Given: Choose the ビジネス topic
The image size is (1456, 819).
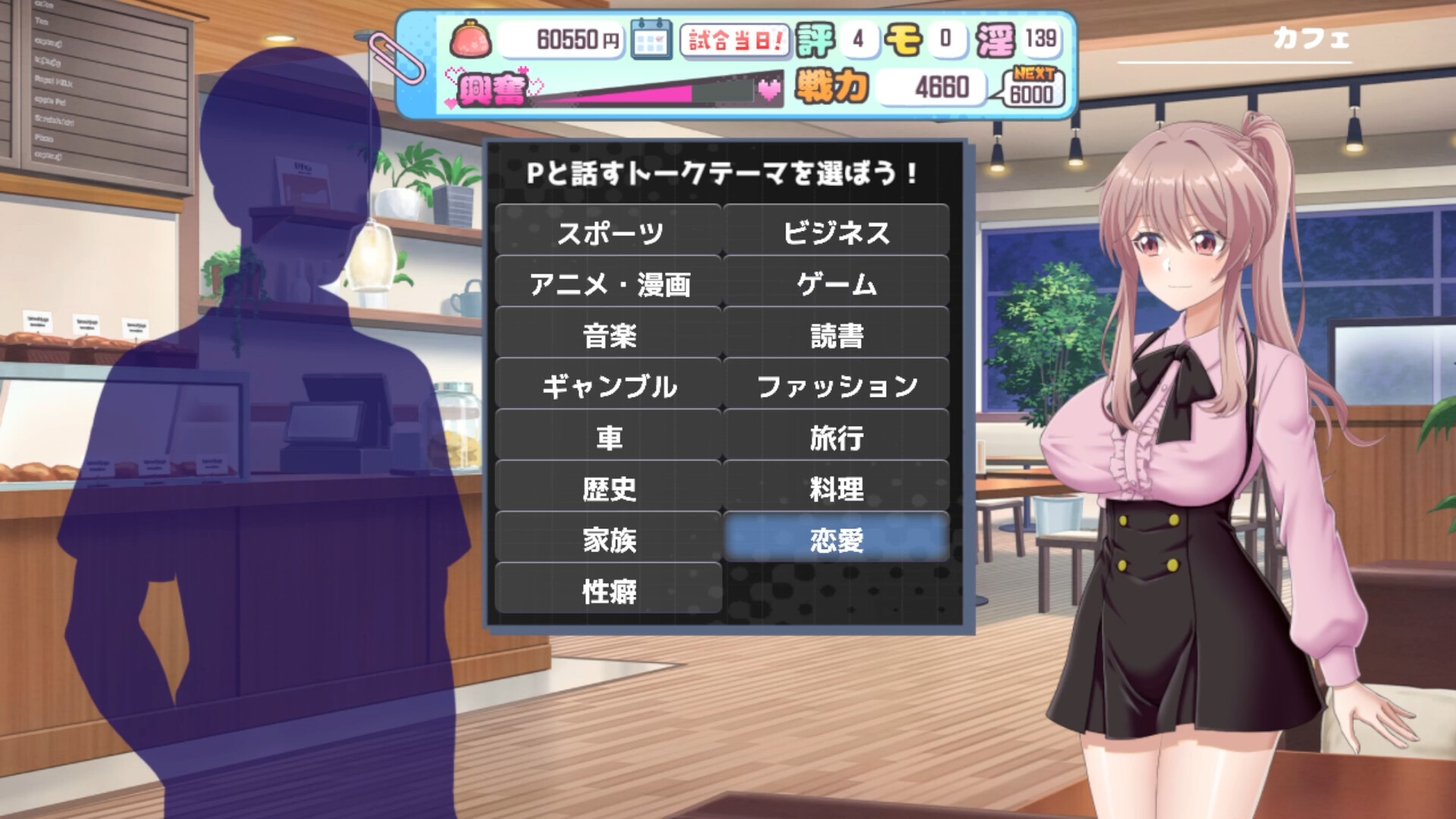Looking at the screenshot, I should (x=836, y=232).
